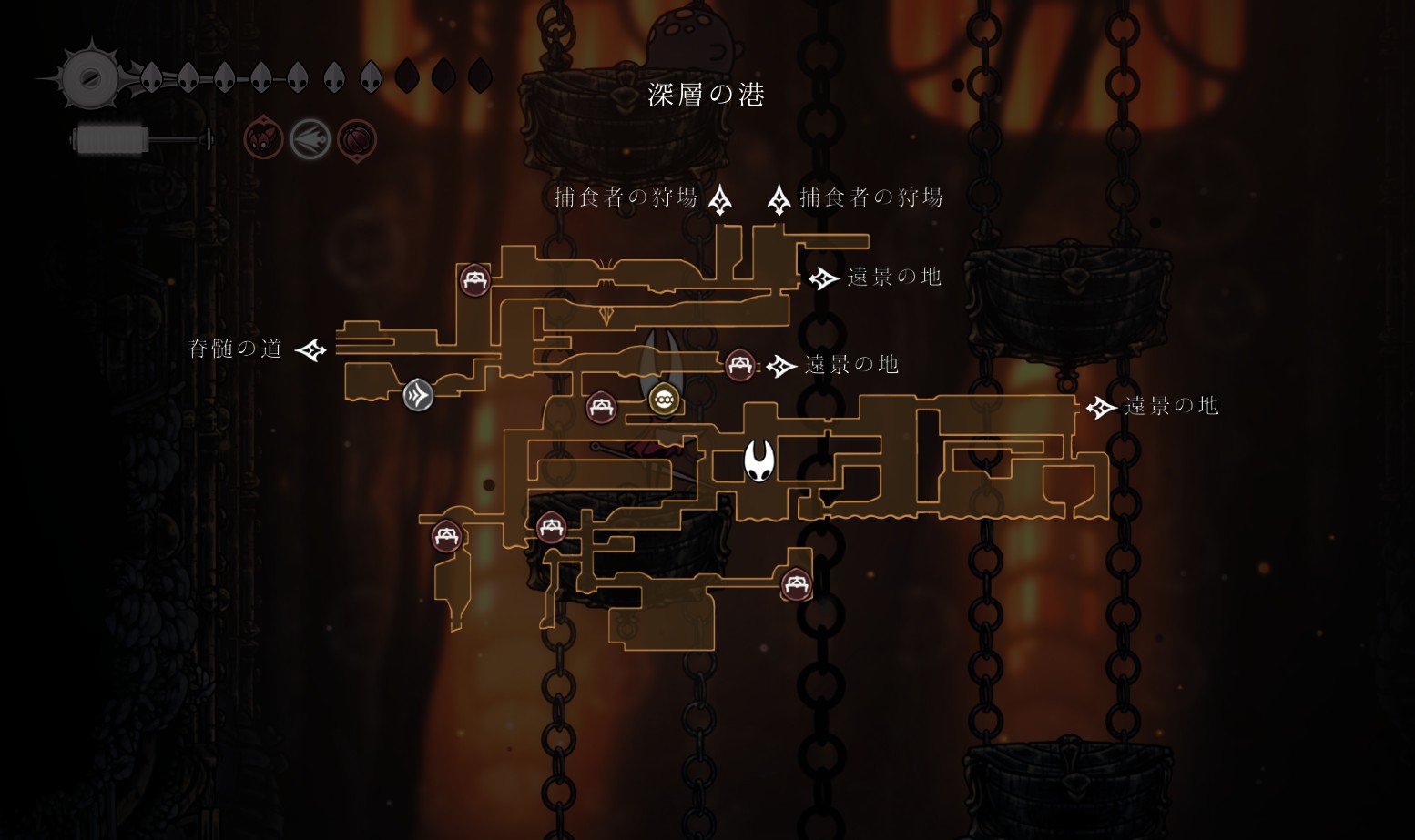Click the gold rosary bead map marker
This screenshot has width=1415, height=840.
coord(664,399)
